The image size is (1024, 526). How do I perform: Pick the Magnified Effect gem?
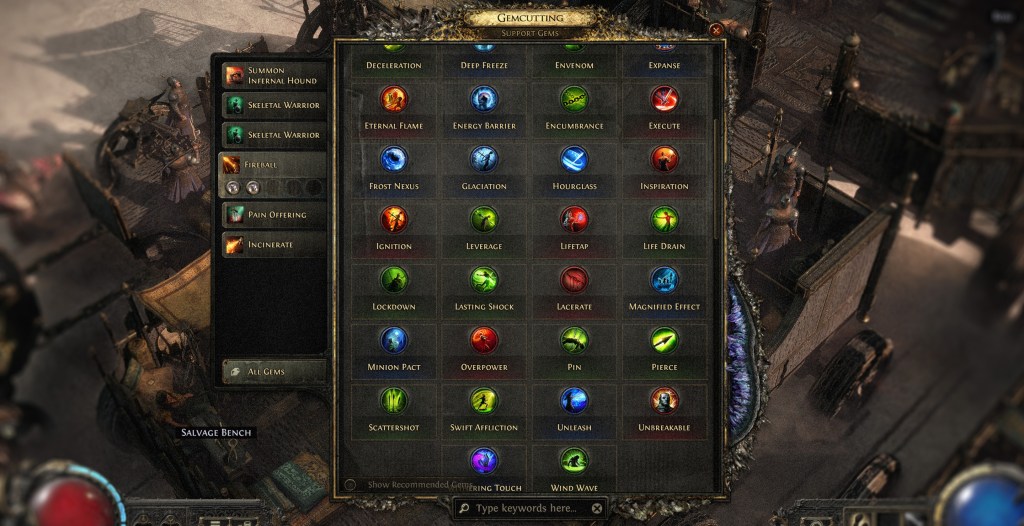[x=664, y=280]
